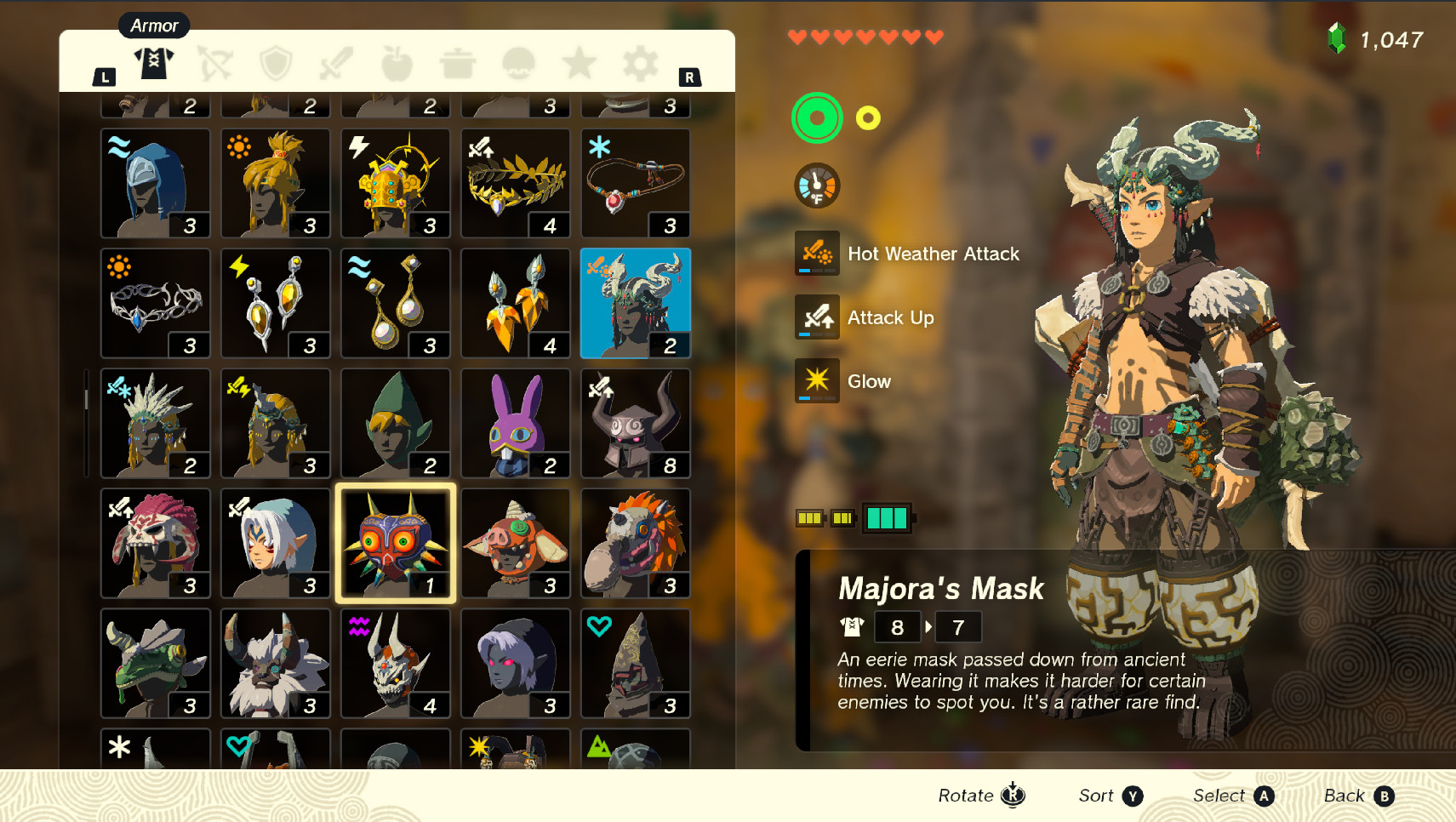Click the Hot Weather Attack effect icon
This screenshot has height=822, width=1456.
tap(815, 254)
